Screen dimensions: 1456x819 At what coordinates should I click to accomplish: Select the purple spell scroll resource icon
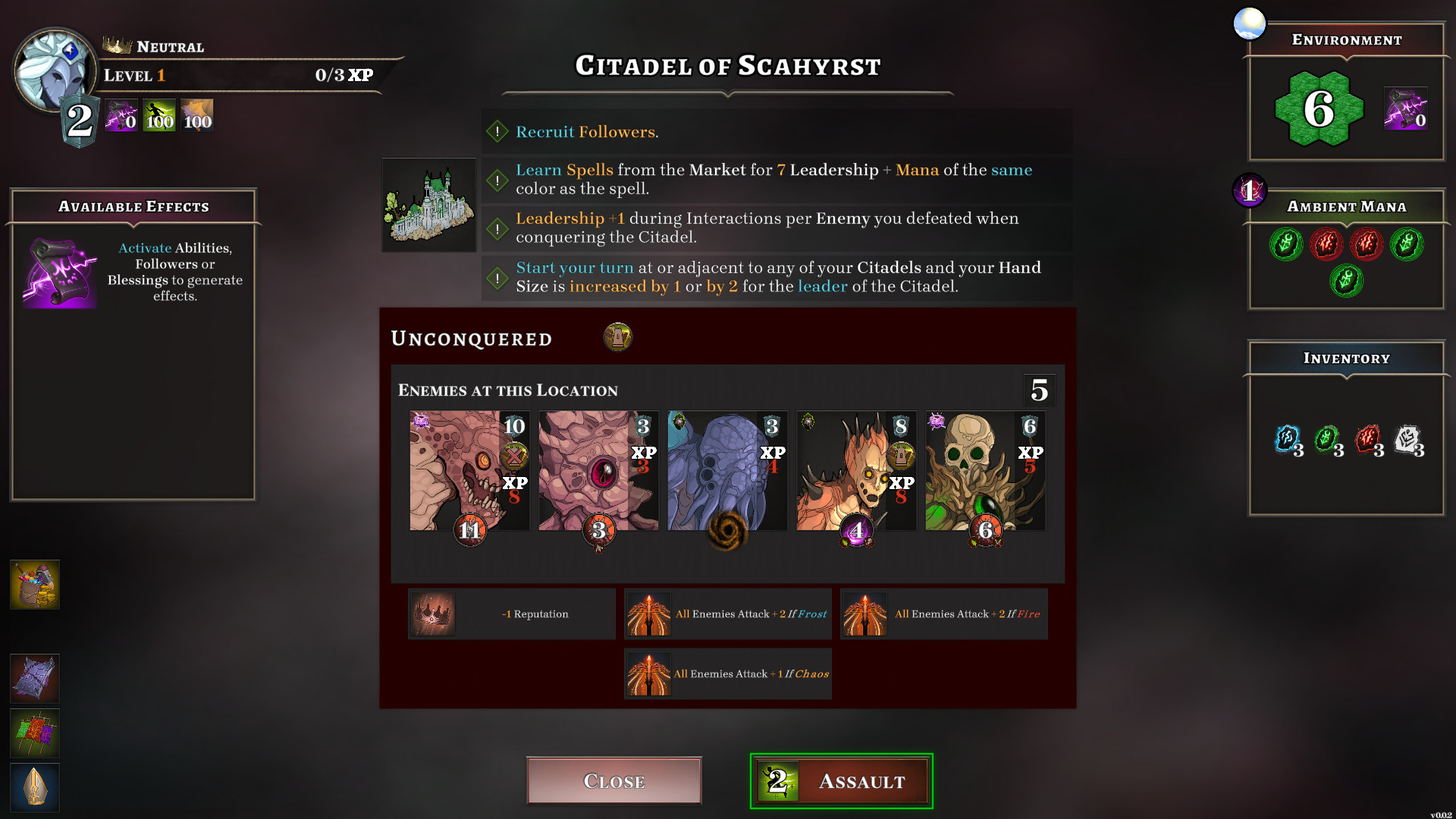(121, 115)
